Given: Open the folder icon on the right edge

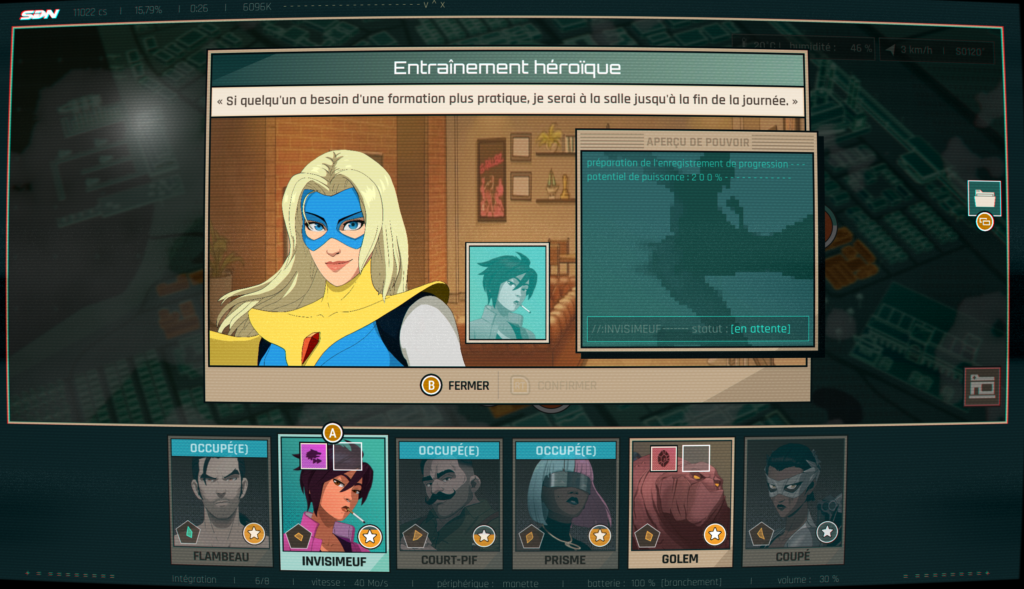Looking at the screenshot, I should click(x=984, y=197).
